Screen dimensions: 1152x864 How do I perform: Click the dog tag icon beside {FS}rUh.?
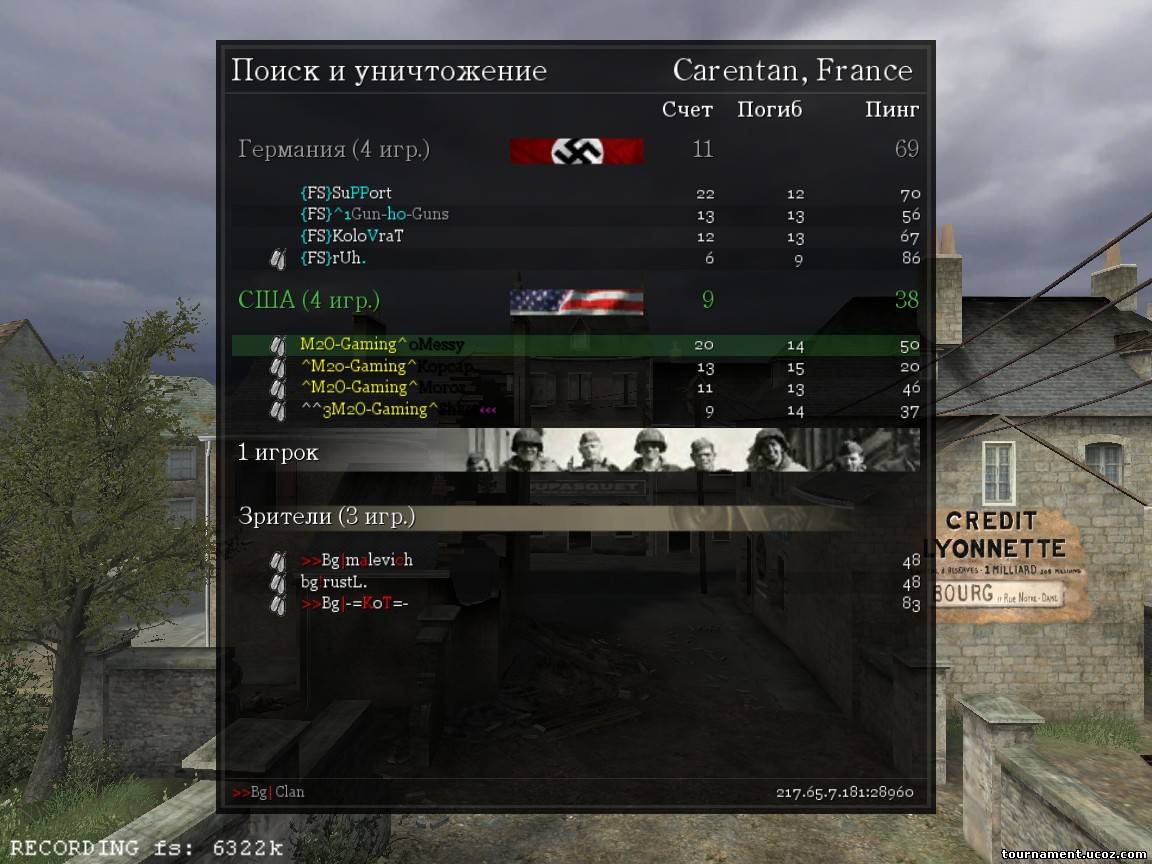[278, 258]
